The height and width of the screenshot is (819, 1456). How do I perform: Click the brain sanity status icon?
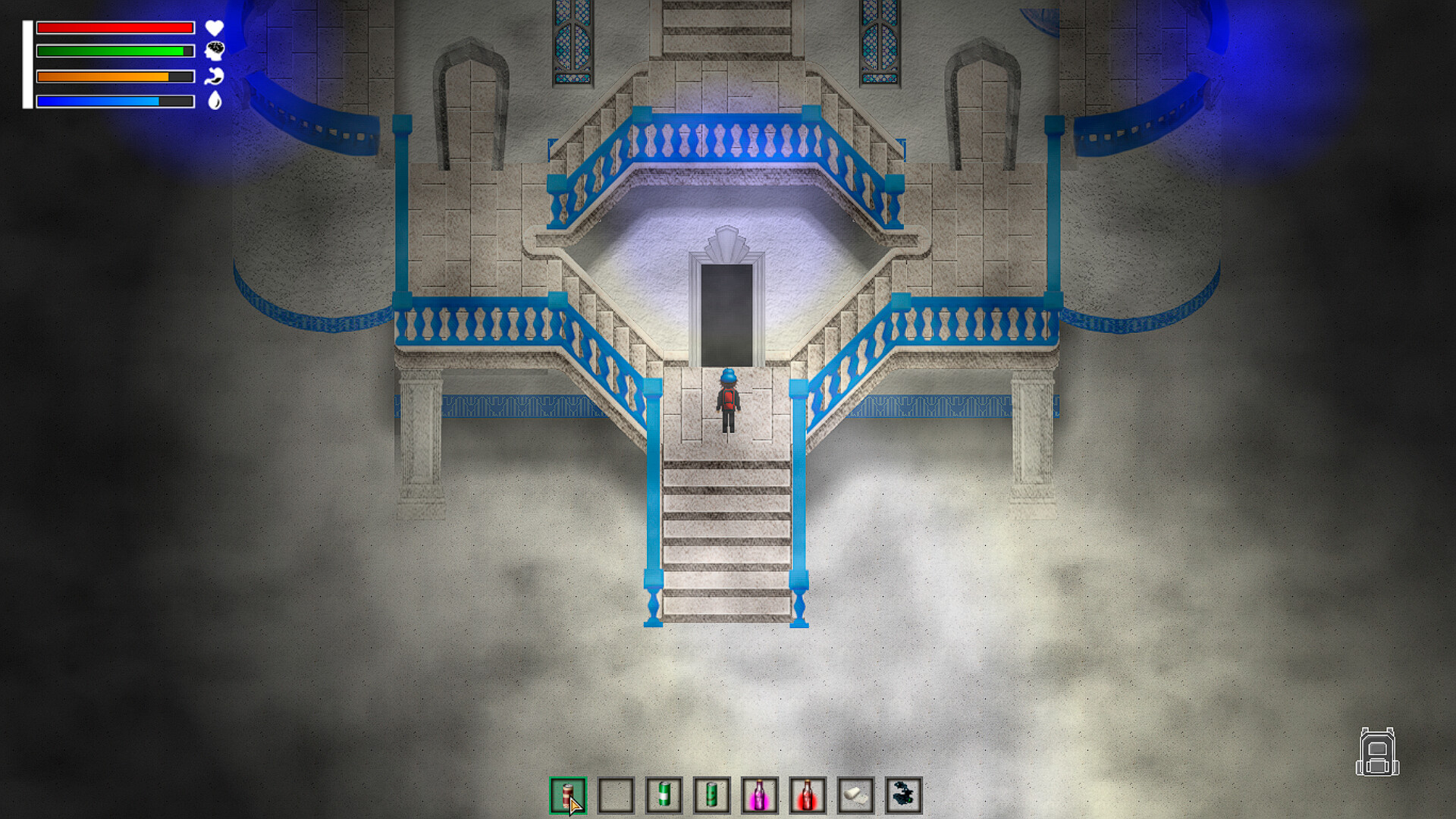coord(215,52)
